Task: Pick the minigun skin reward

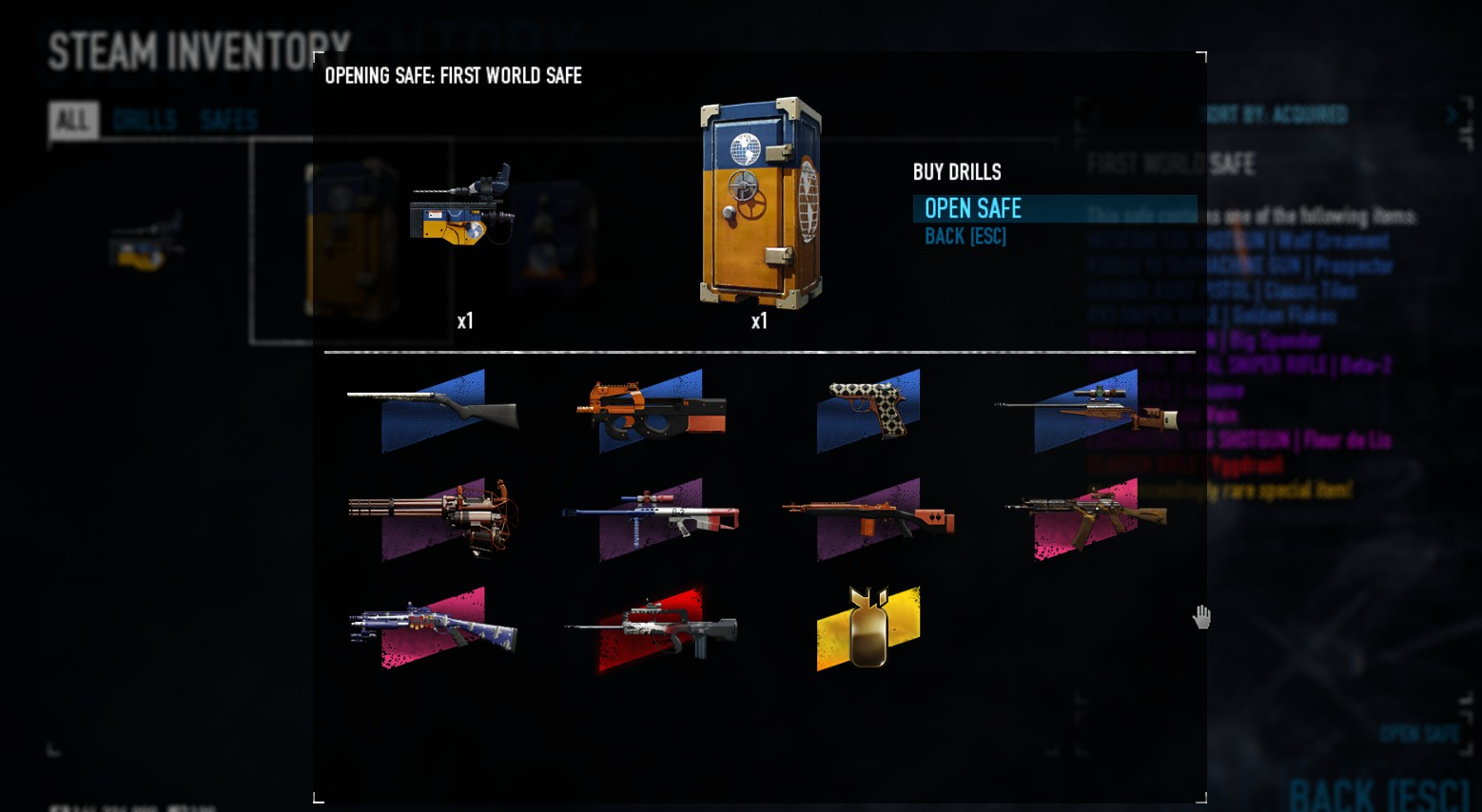Action: [433, 518]
